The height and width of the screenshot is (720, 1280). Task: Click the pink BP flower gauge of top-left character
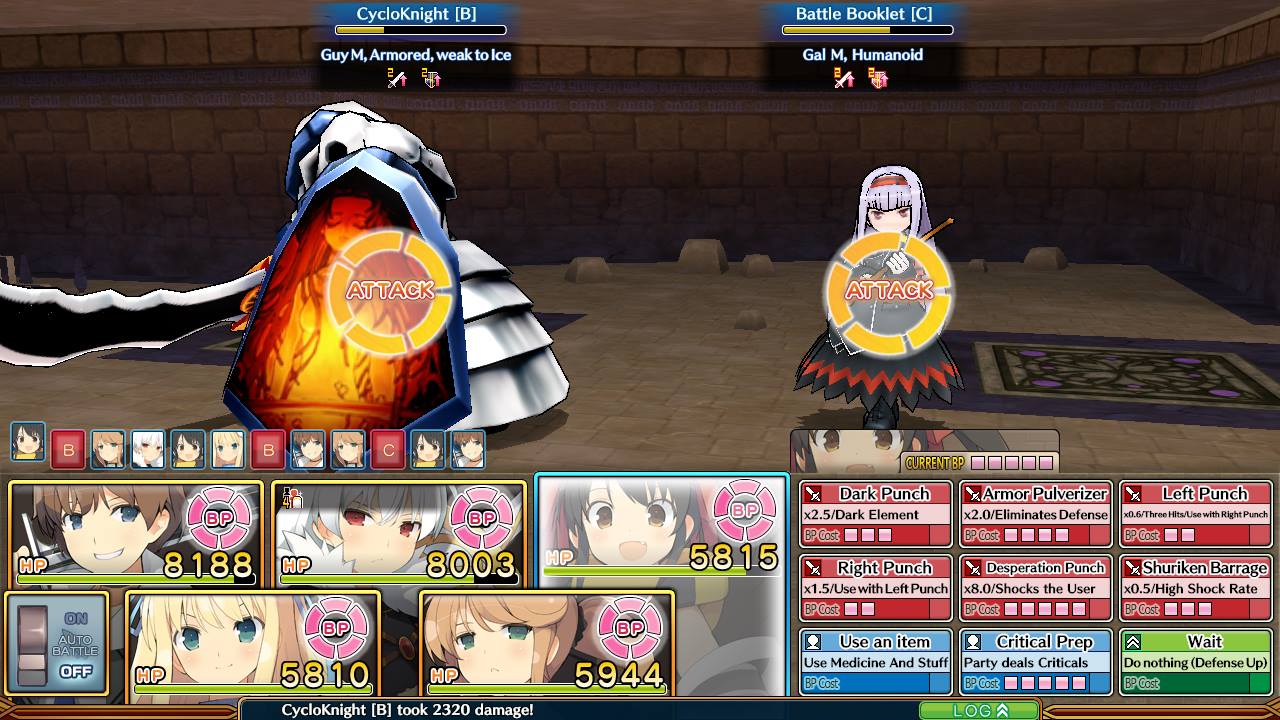click(222, 518)
